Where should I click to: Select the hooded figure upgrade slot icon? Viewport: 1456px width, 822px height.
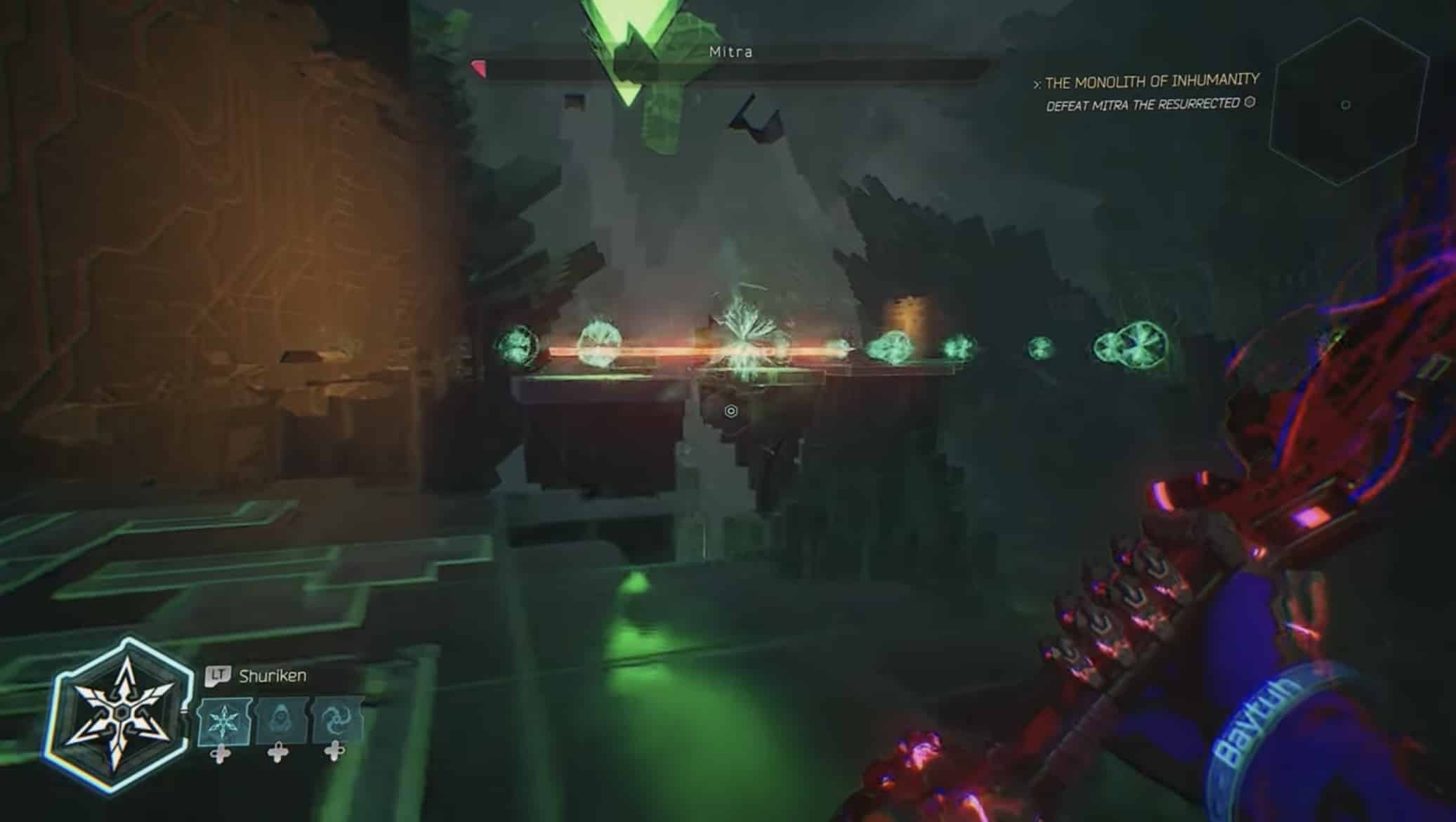(280, 721)
